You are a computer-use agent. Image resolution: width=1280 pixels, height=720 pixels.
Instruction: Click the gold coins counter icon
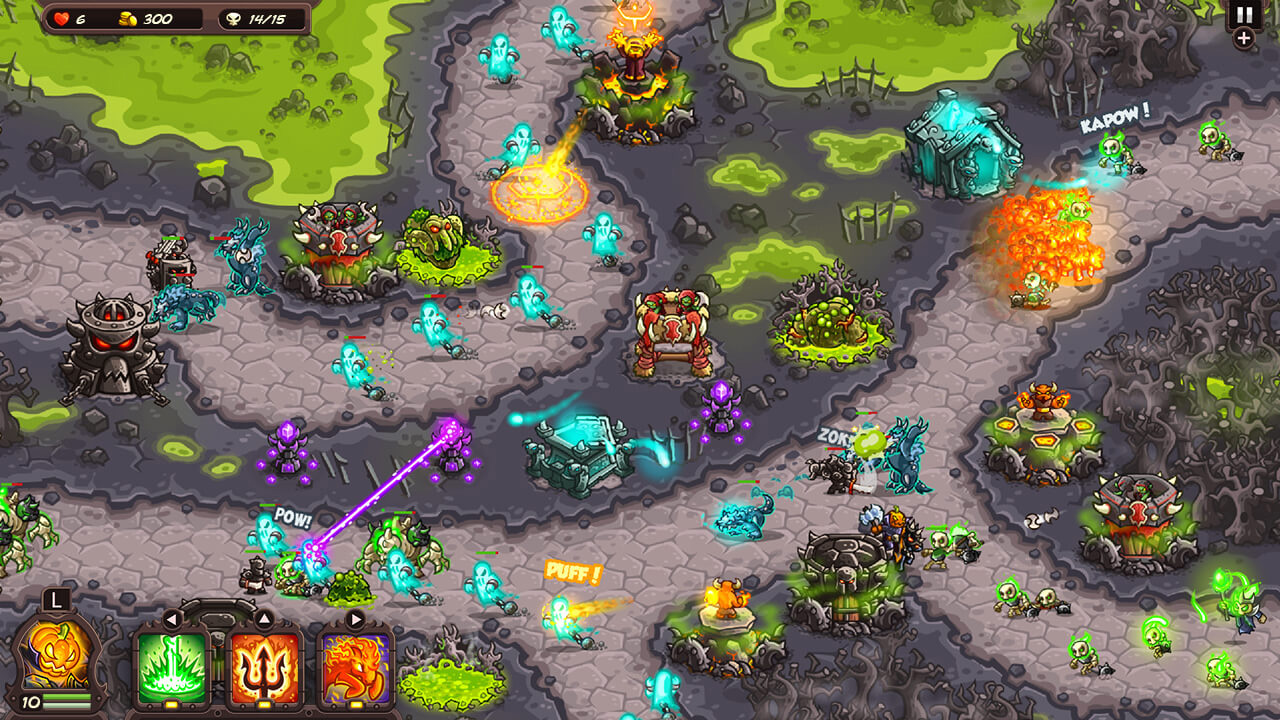127,17
